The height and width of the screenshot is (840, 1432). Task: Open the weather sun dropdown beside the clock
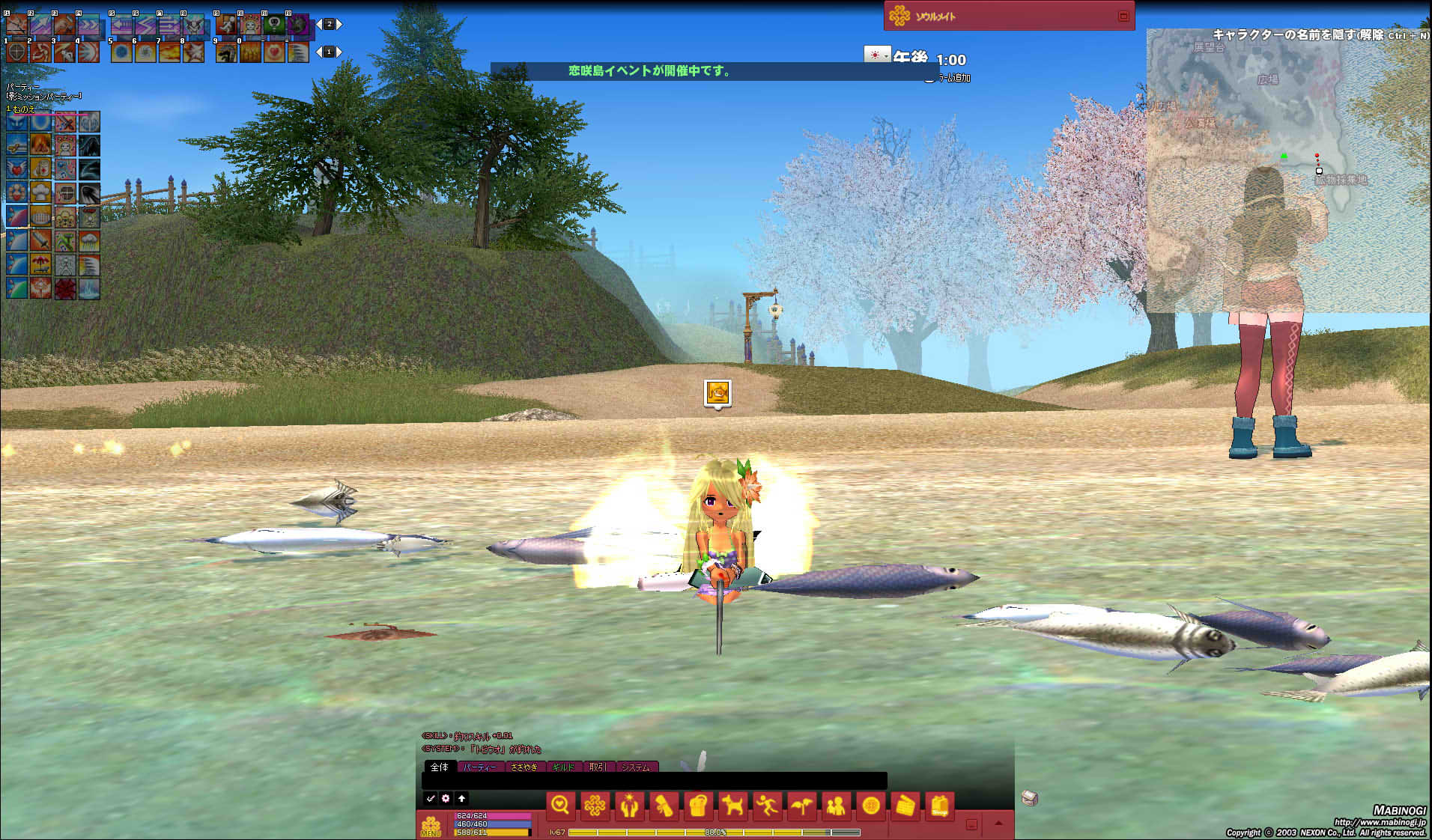pos(876,55)
